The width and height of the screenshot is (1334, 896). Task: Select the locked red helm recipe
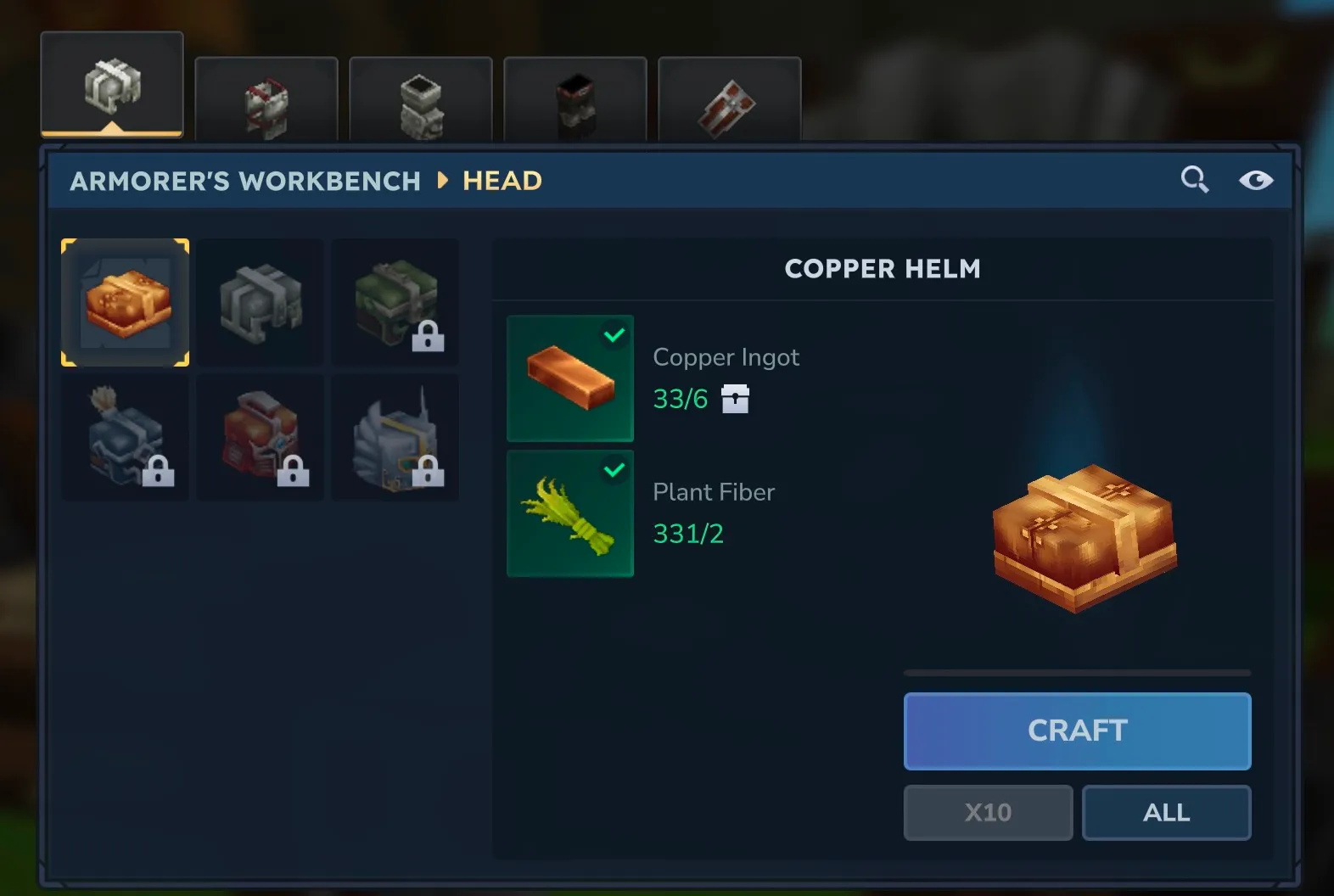261,437
